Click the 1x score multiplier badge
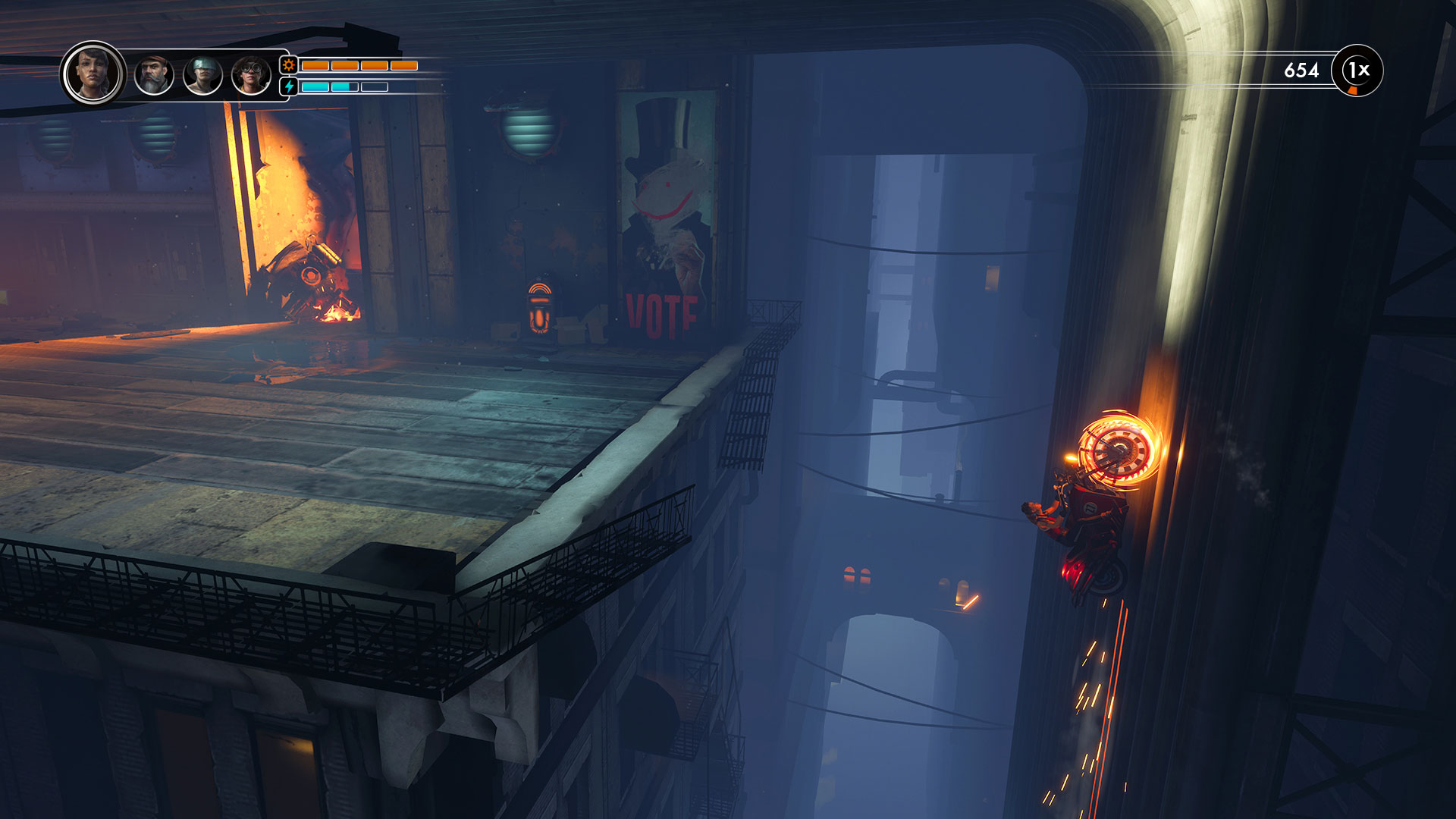Image resolution: width=1456 pixels, height=819 pixels. 1357,71
